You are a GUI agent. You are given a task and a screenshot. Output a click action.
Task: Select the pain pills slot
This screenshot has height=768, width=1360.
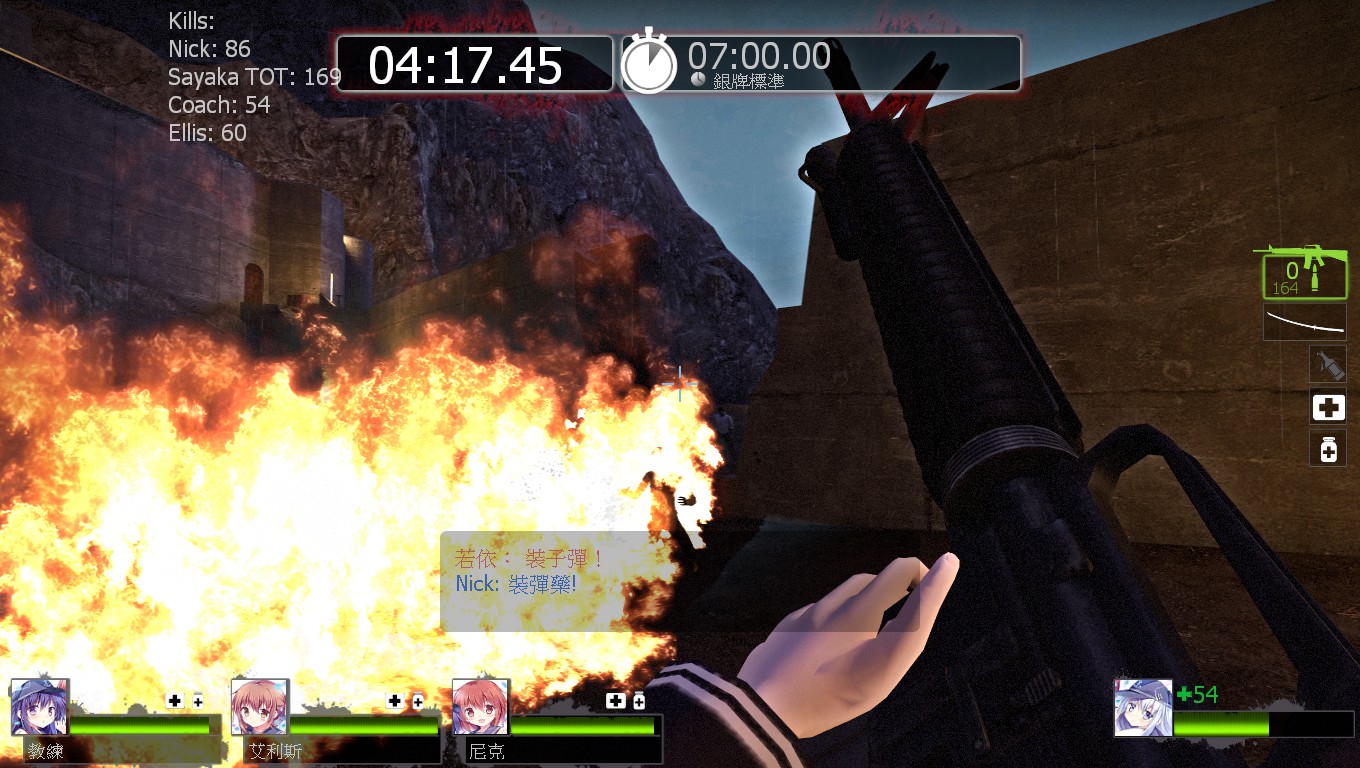coord(1328,449)
